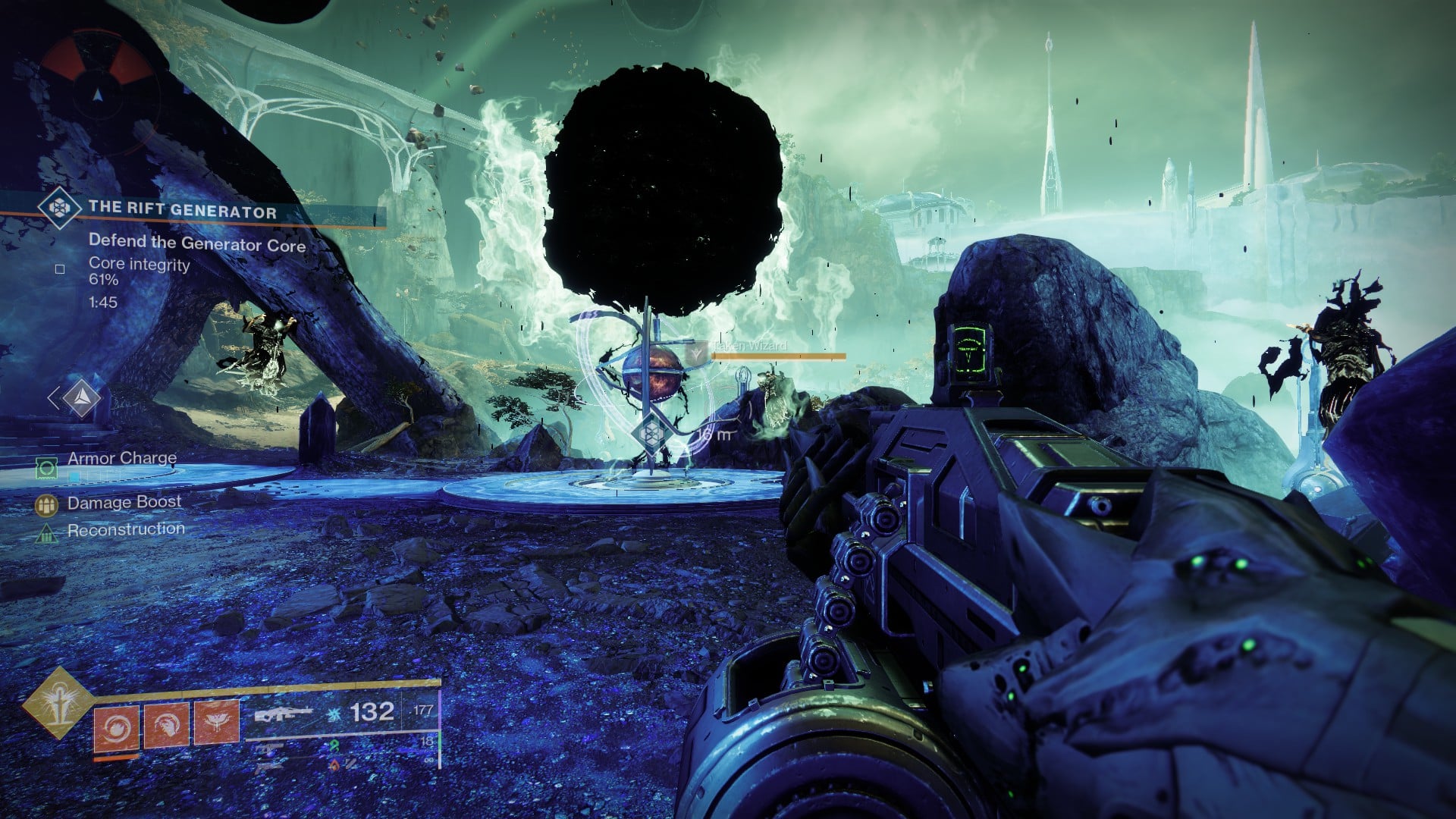Select The Rift Generator objective header
This screenshot has height=819, width=1456.
[x=182, y=211]
